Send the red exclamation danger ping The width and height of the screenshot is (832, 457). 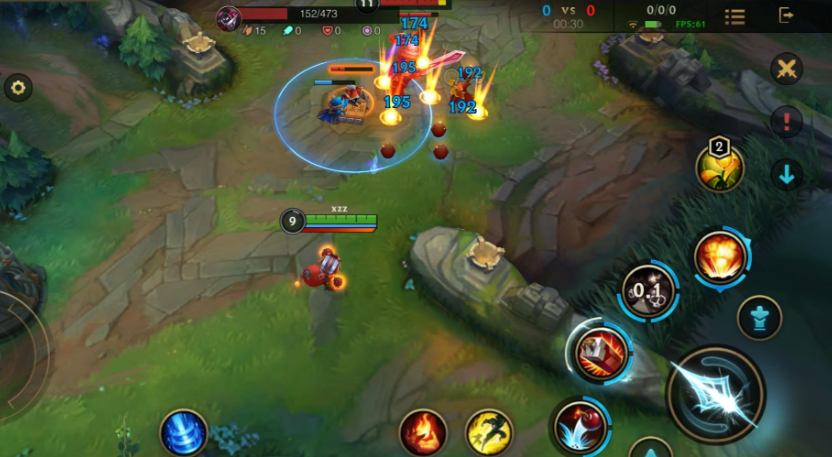pyautogui.click(x=787, y=122)
